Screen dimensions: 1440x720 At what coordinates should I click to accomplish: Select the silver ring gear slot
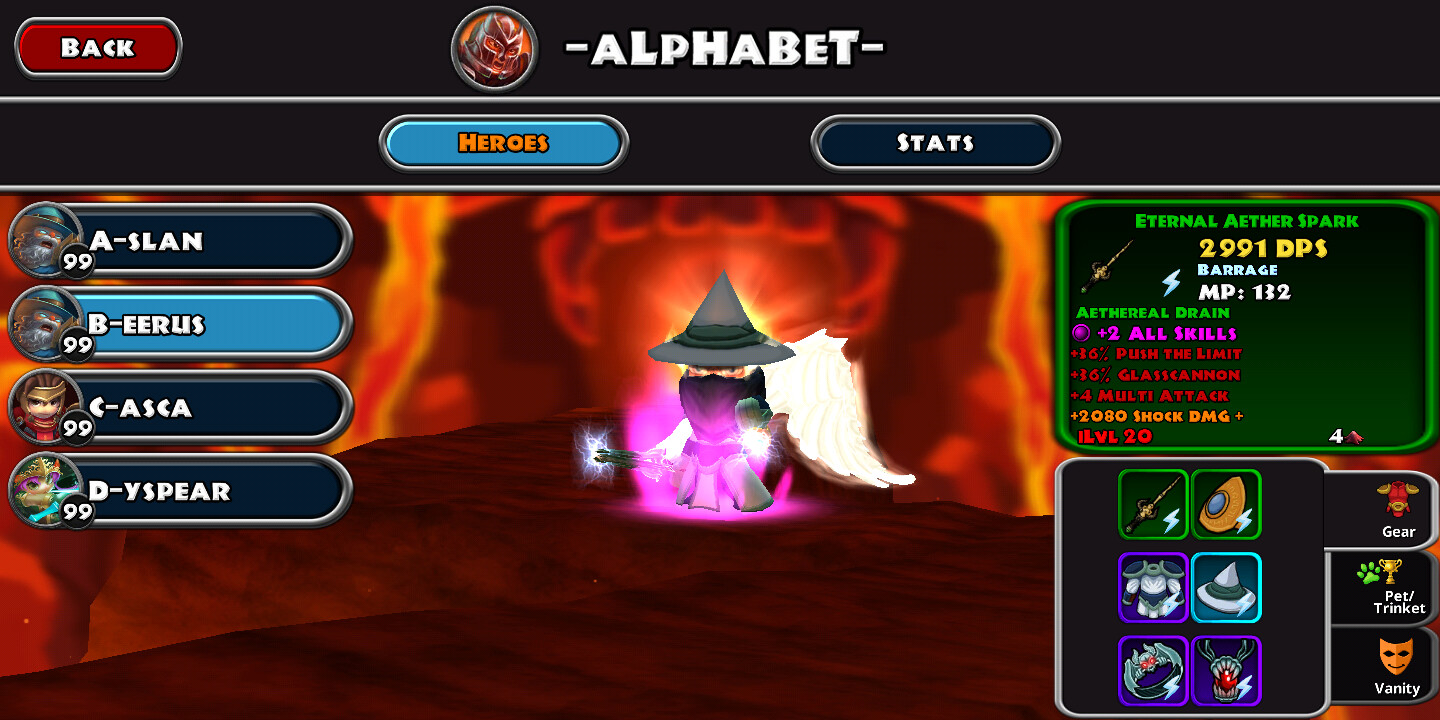1153,671
